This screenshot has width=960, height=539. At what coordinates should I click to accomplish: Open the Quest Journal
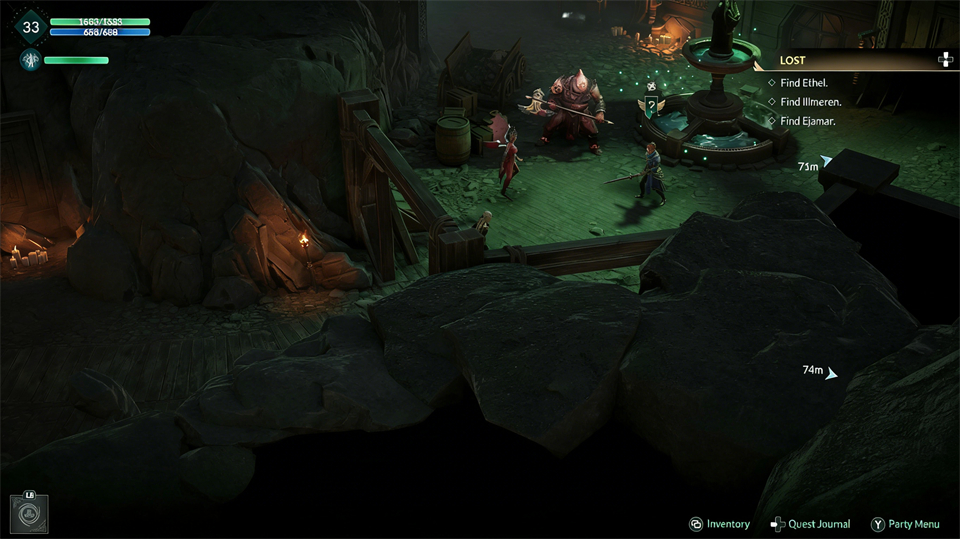pos(810,524)
